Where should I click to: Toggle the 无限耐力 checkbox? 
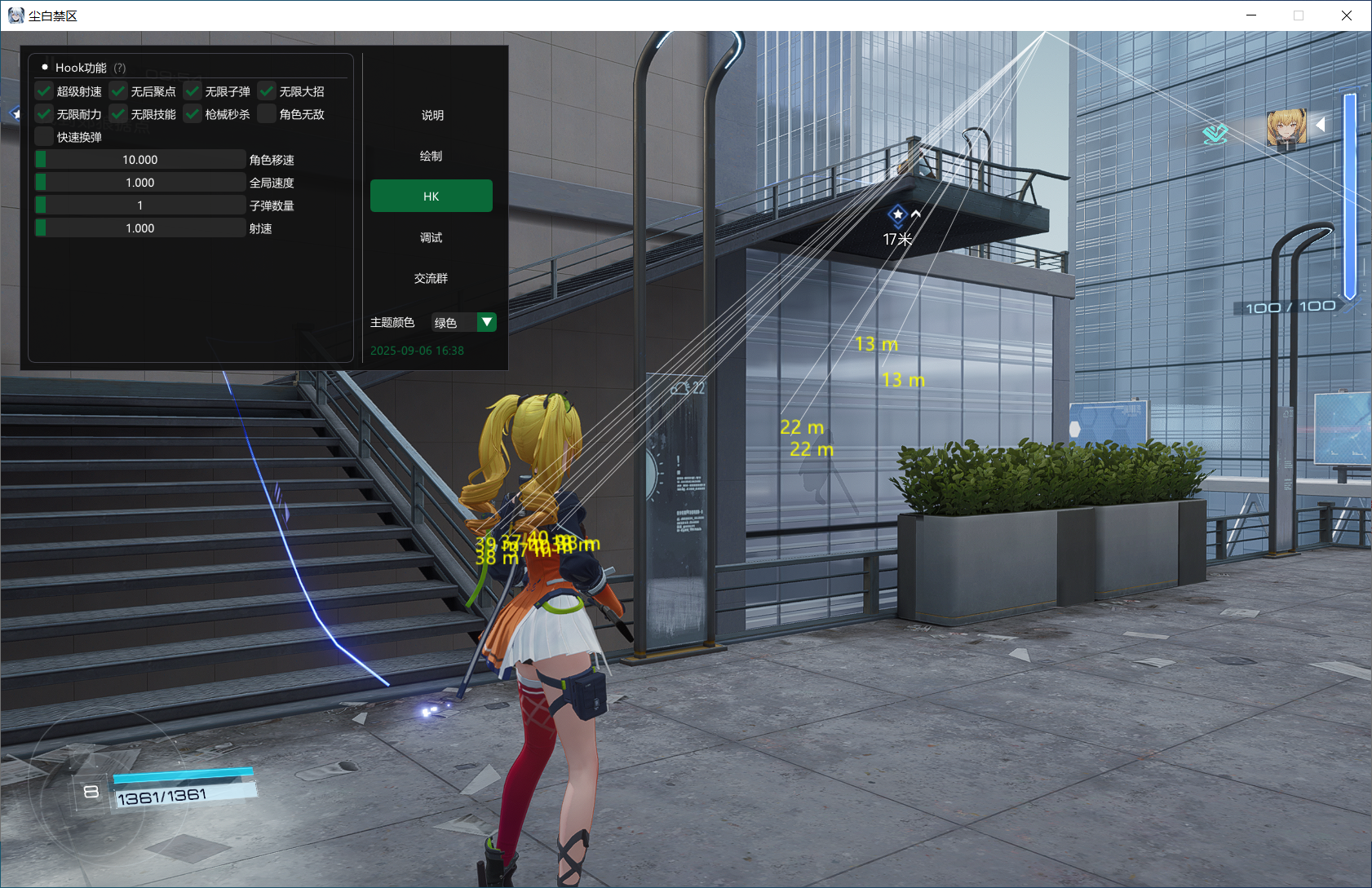44,114
